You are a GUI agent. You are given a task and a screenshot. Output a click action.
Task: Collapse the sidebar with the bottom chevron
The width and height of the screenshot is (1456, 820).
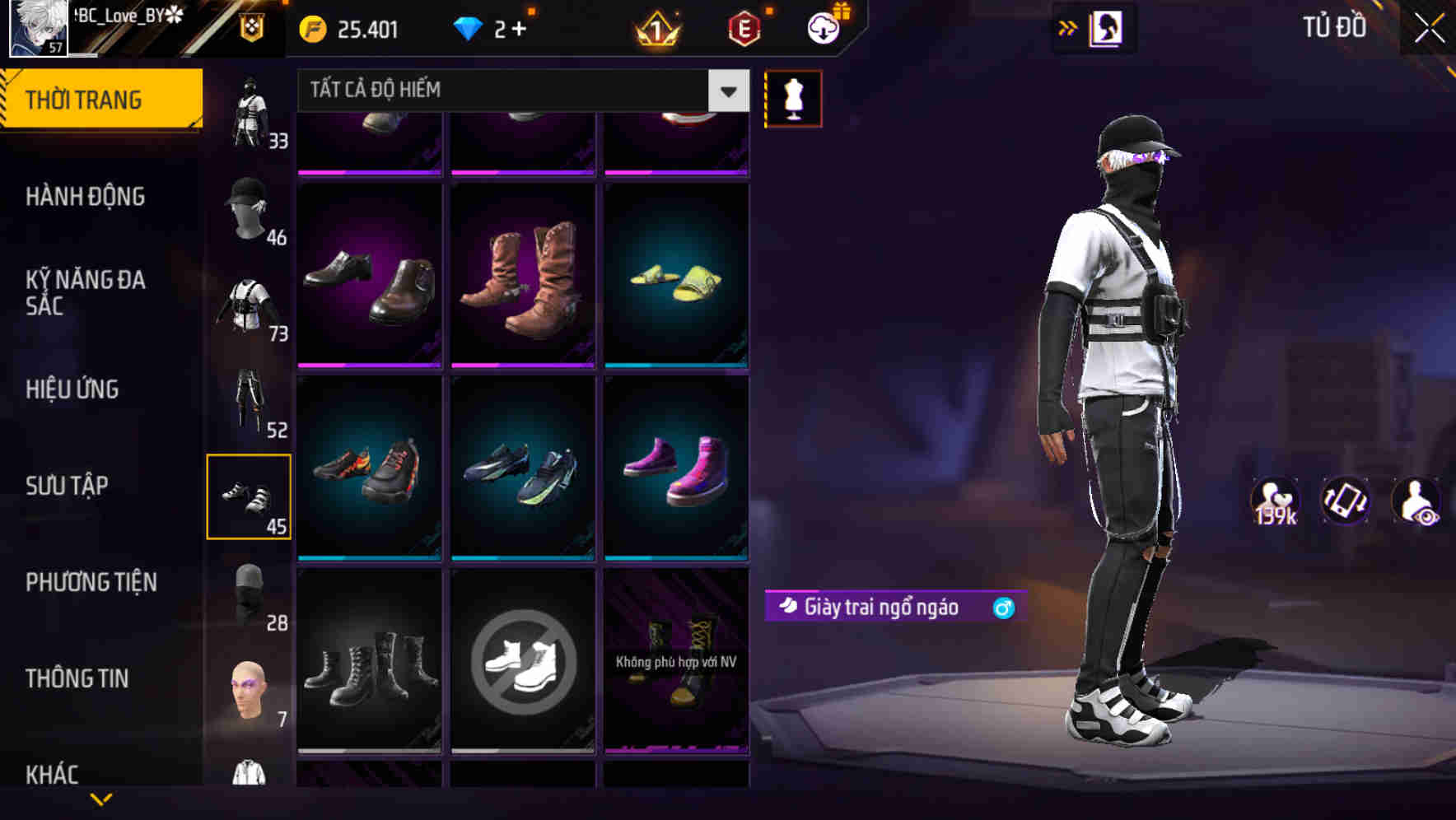(101, 800)
